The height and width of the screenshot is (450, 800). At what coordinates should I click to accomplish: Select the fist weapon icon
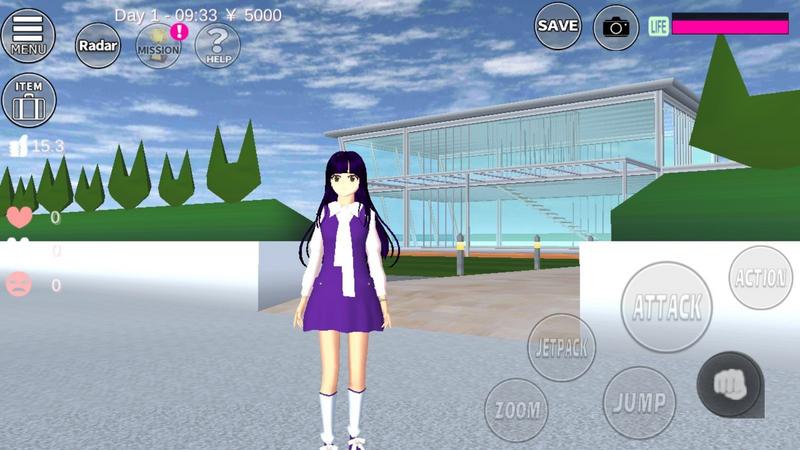(729, 384)
